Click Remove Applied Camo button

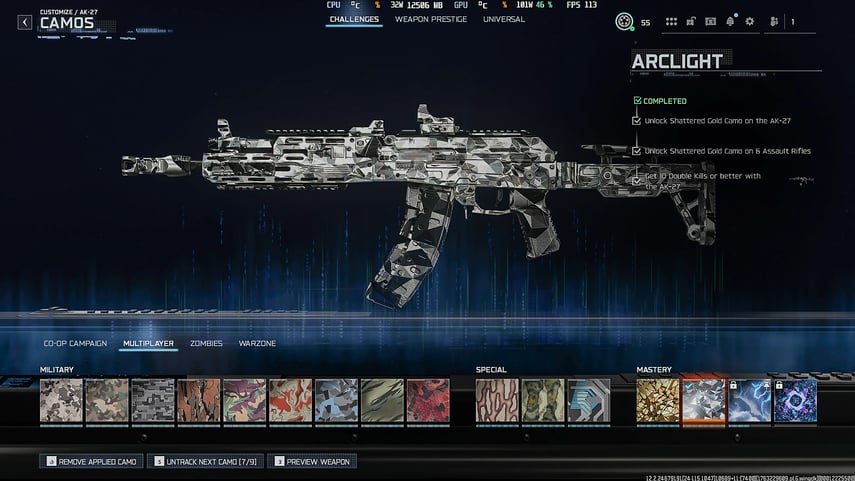pyautogui.click(x=91, y=461)
